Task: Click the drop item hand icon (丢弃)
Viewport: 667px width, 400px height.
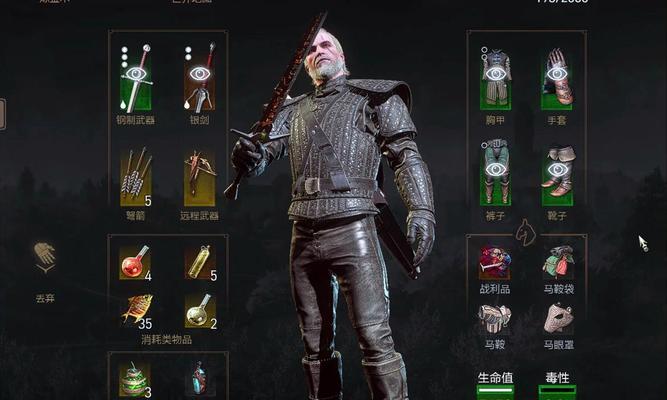Action: (x=43, y=258)
